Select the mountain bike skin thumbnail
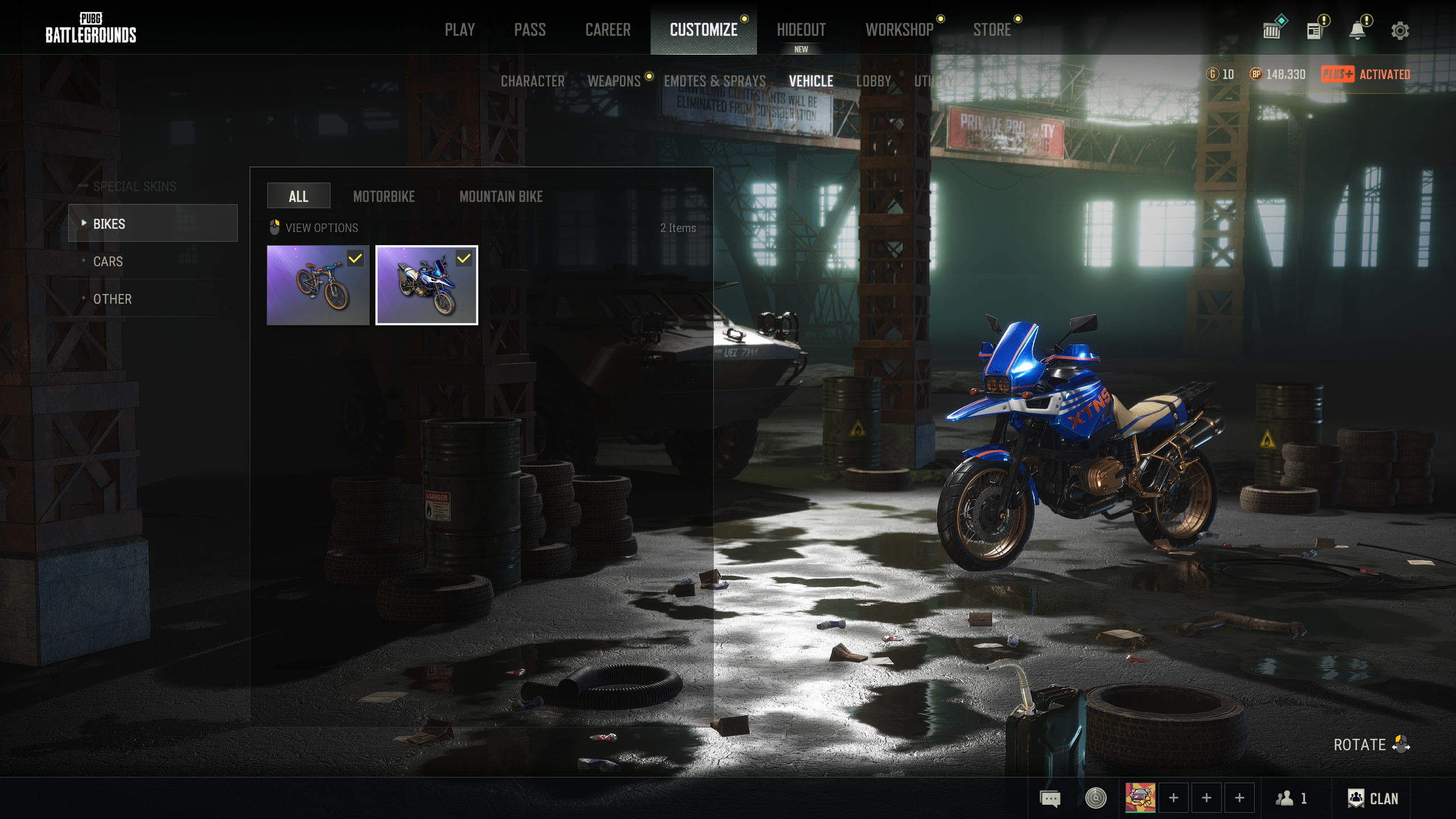This screenshot has width=1456, height=819. [x=318, y=285]
